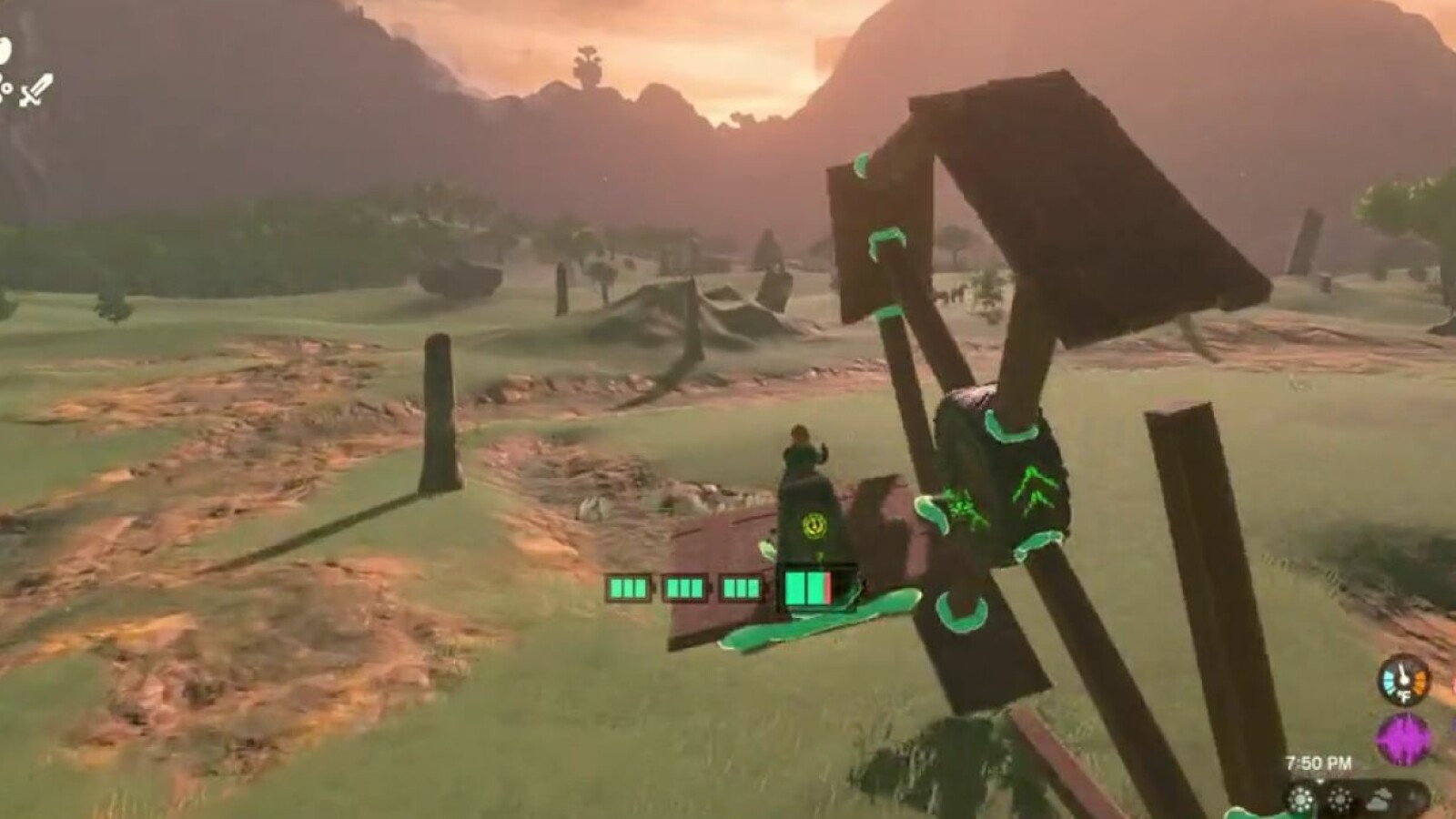Click the shield icon above the sword

[5, 50]
